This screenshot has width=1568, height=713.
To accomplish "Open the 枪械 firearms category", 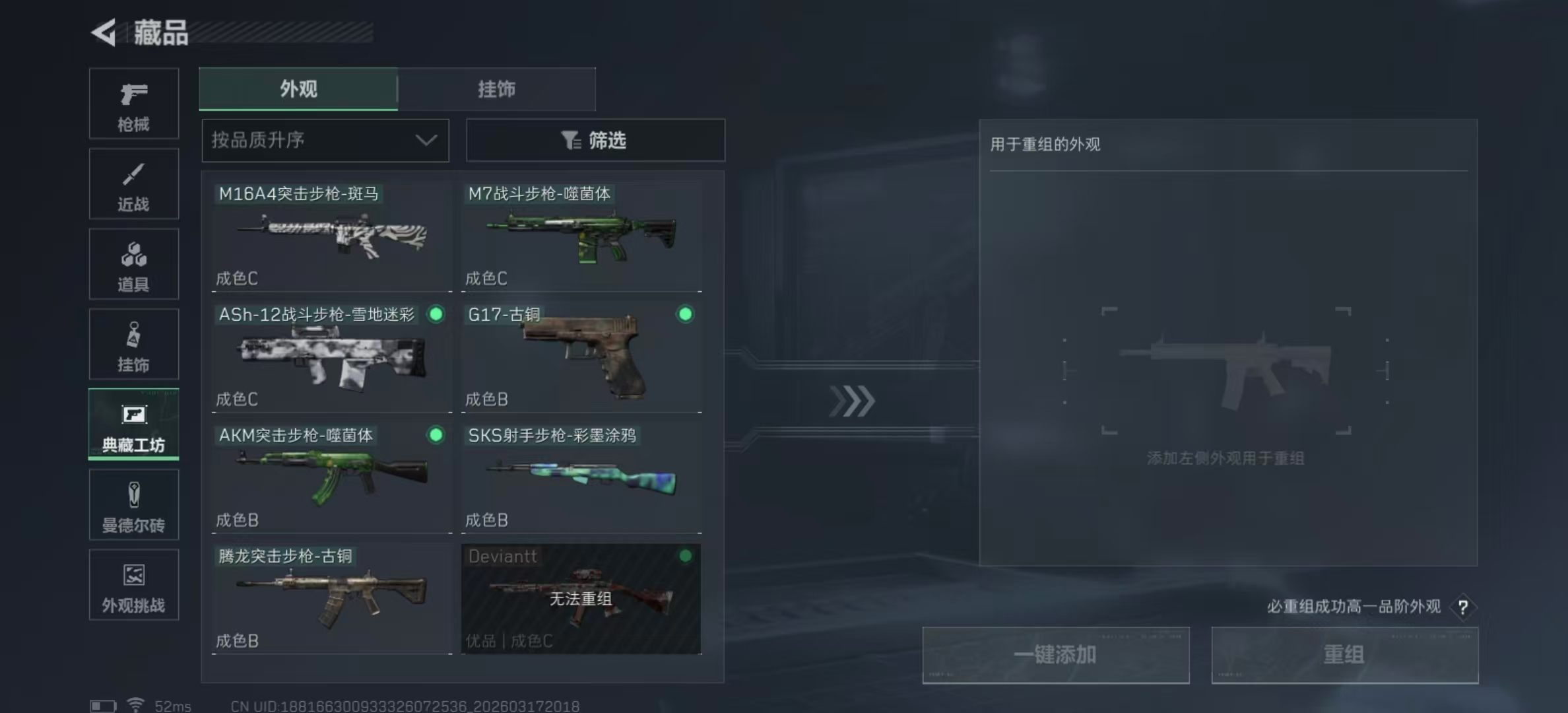I will (x=133, y=104).
